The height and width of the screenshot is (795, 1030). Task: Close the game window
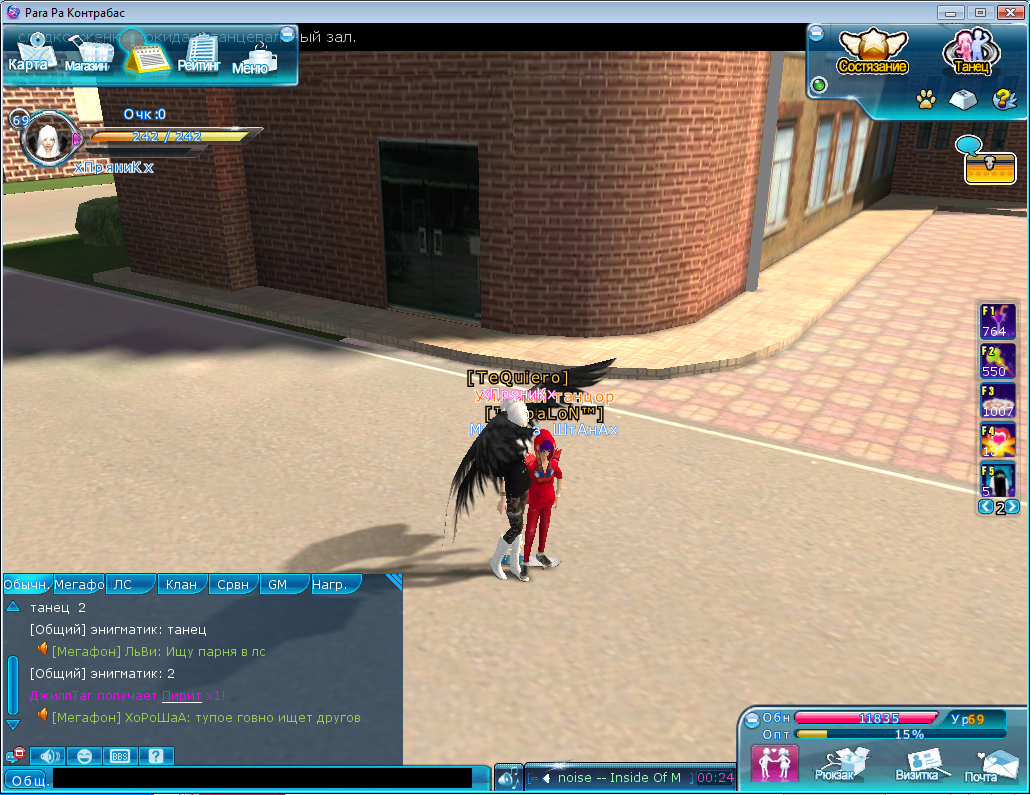click(x=1006, y=12)
